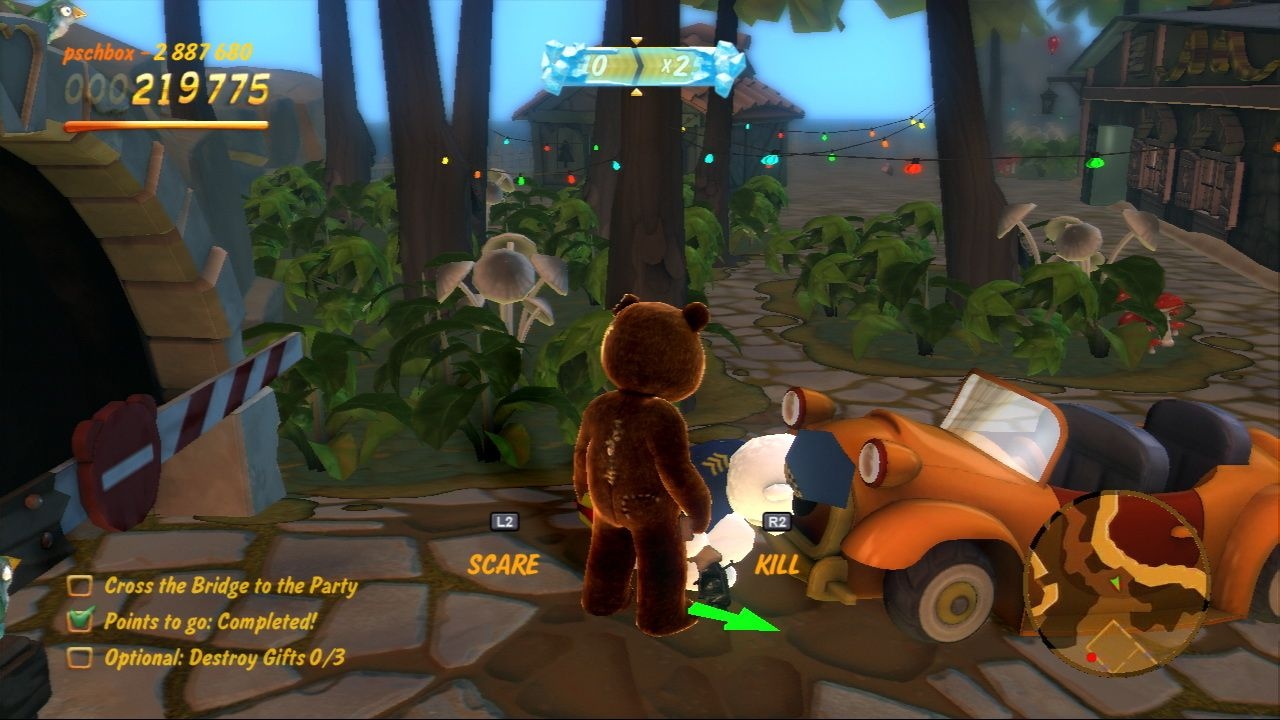Click the downward chevron below the combo banner

[x=637, y=93]
